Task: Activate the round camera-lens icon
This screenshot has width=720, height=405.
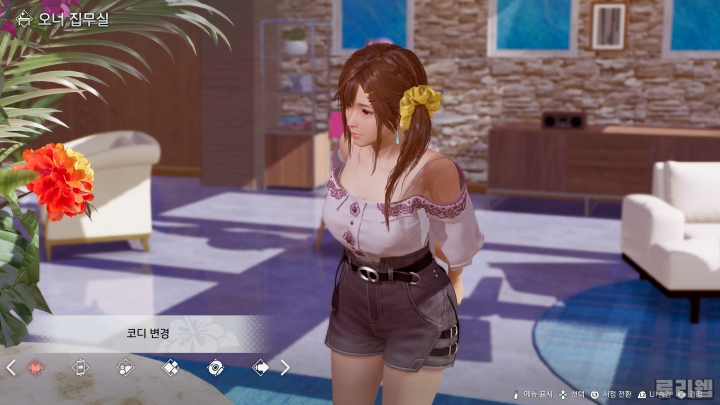Action: point(215,367)
